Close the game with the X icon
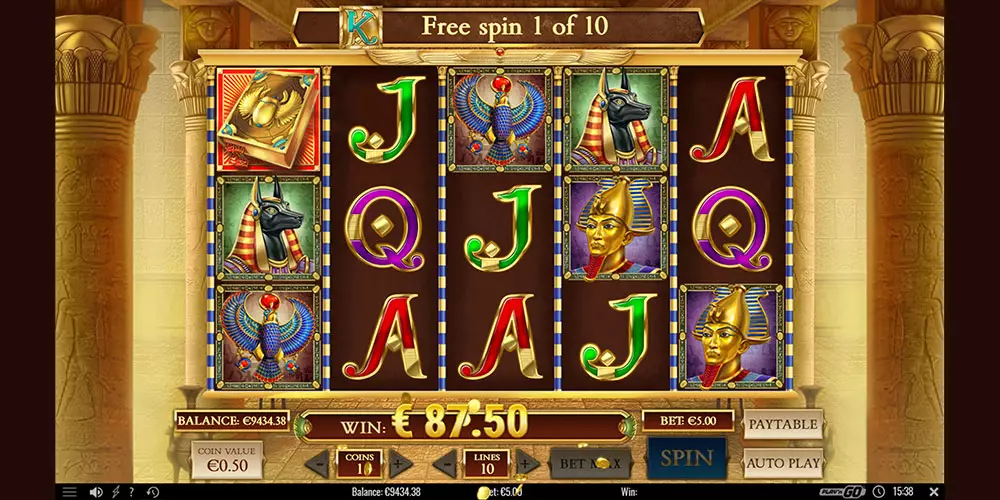The image size is (1000, 500). [932, 492]
